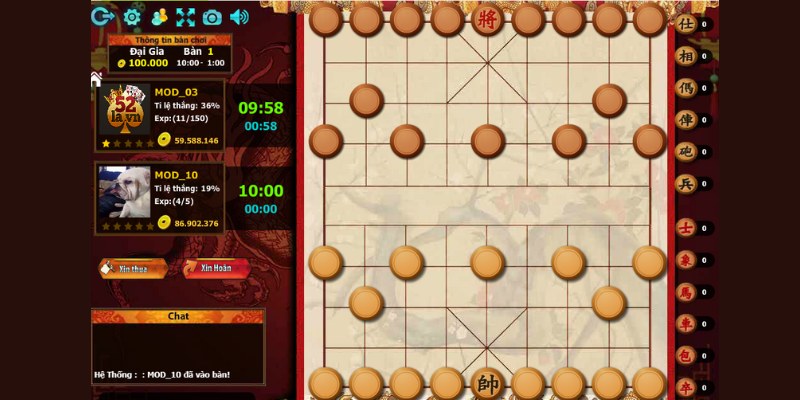Select the 帥 general piece on the board
Viewport: 800px width, 400px height.
tap(487, 384)
